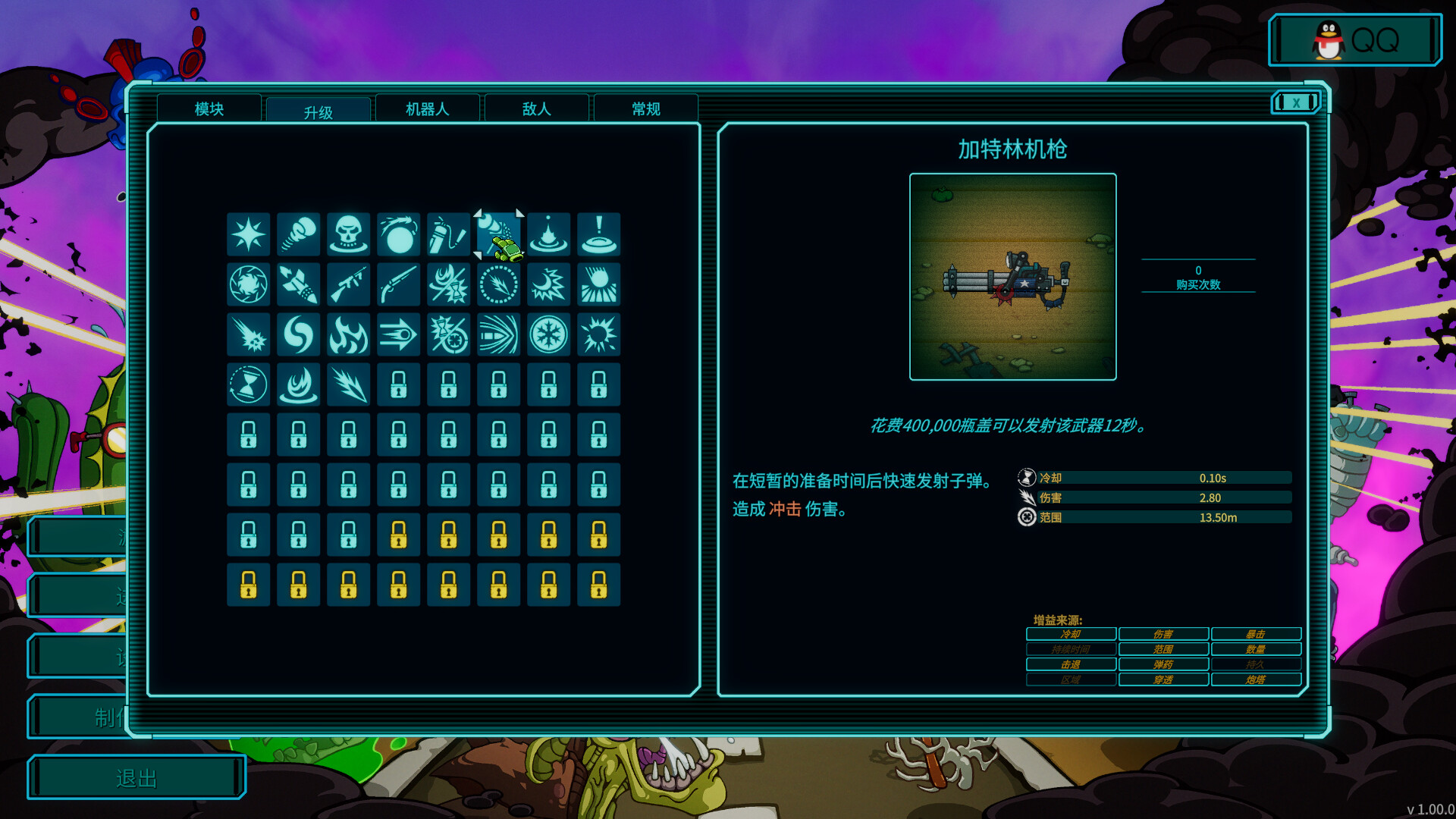
Task: Open the 机器人 tab
Action: 427,109
